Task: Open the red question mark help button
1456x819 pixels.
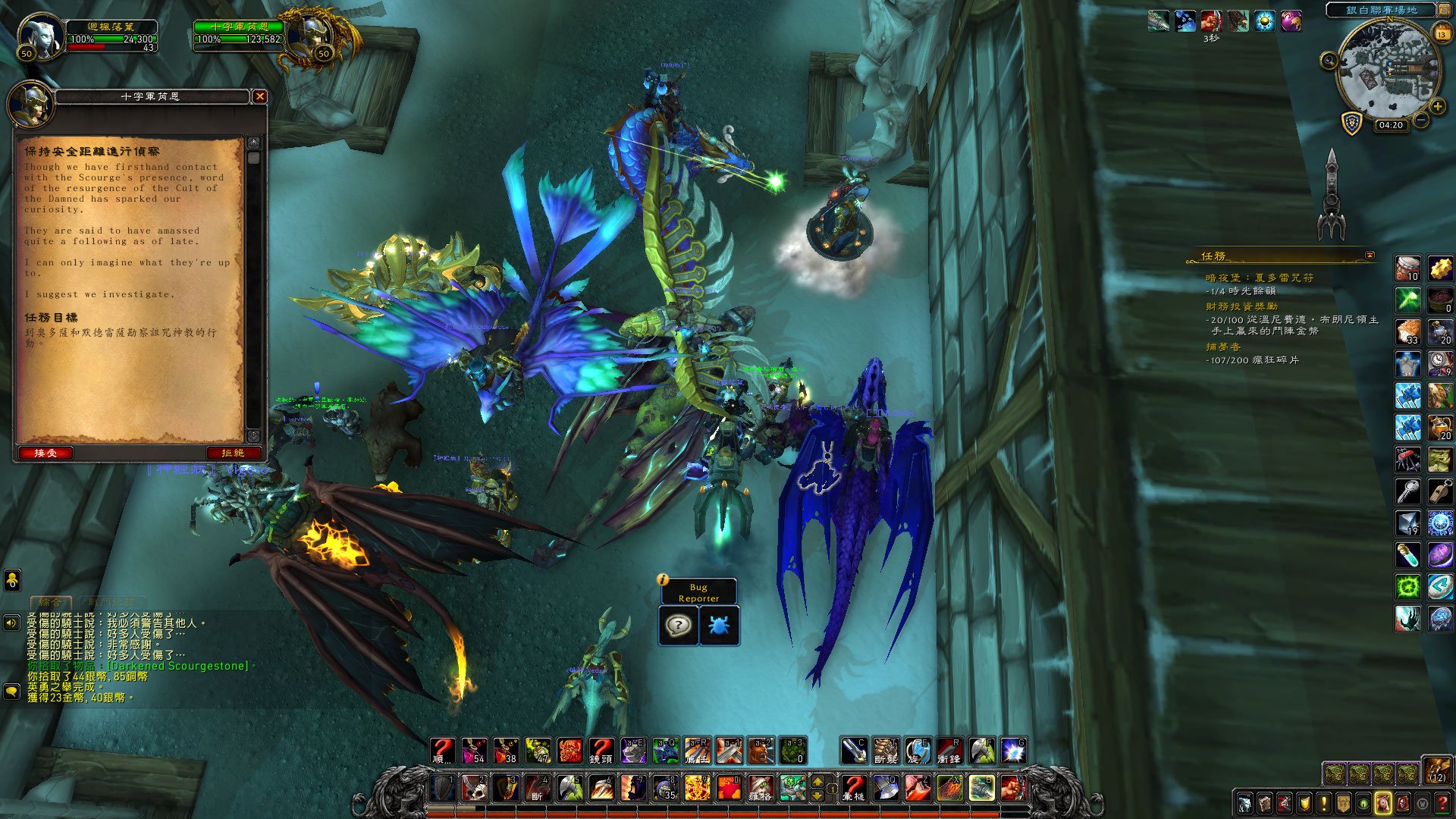Action: coord(1442,804)
